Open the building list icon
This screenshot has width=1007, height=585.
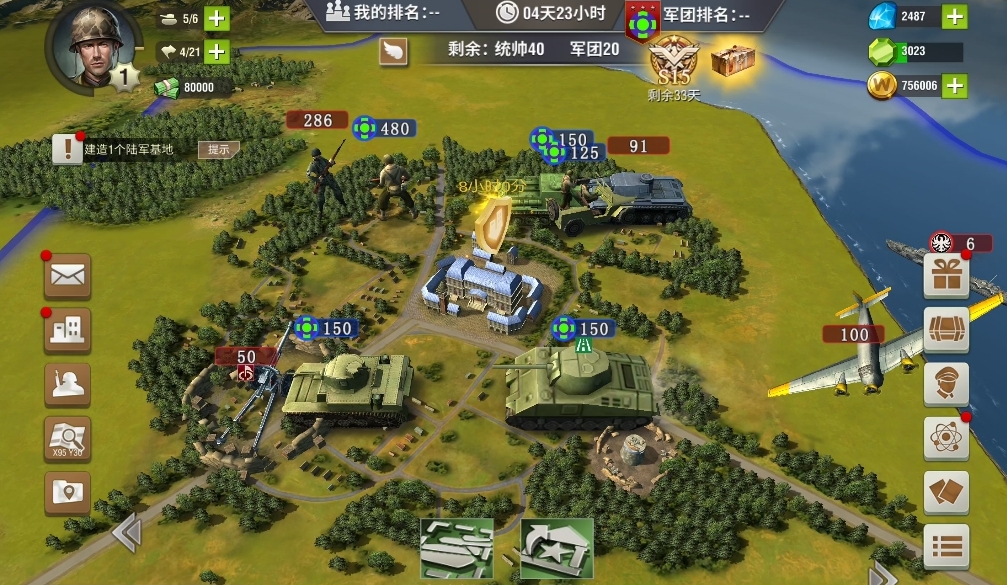click(67, 330)
